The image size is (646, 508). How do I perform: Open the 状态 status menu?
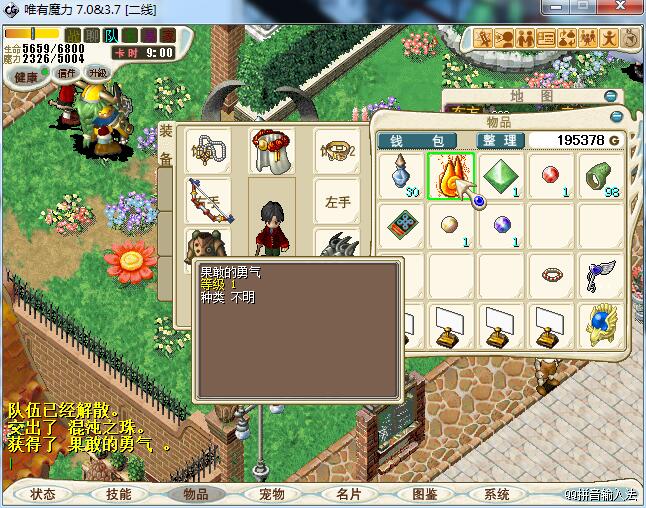click(x=43, y=494)
